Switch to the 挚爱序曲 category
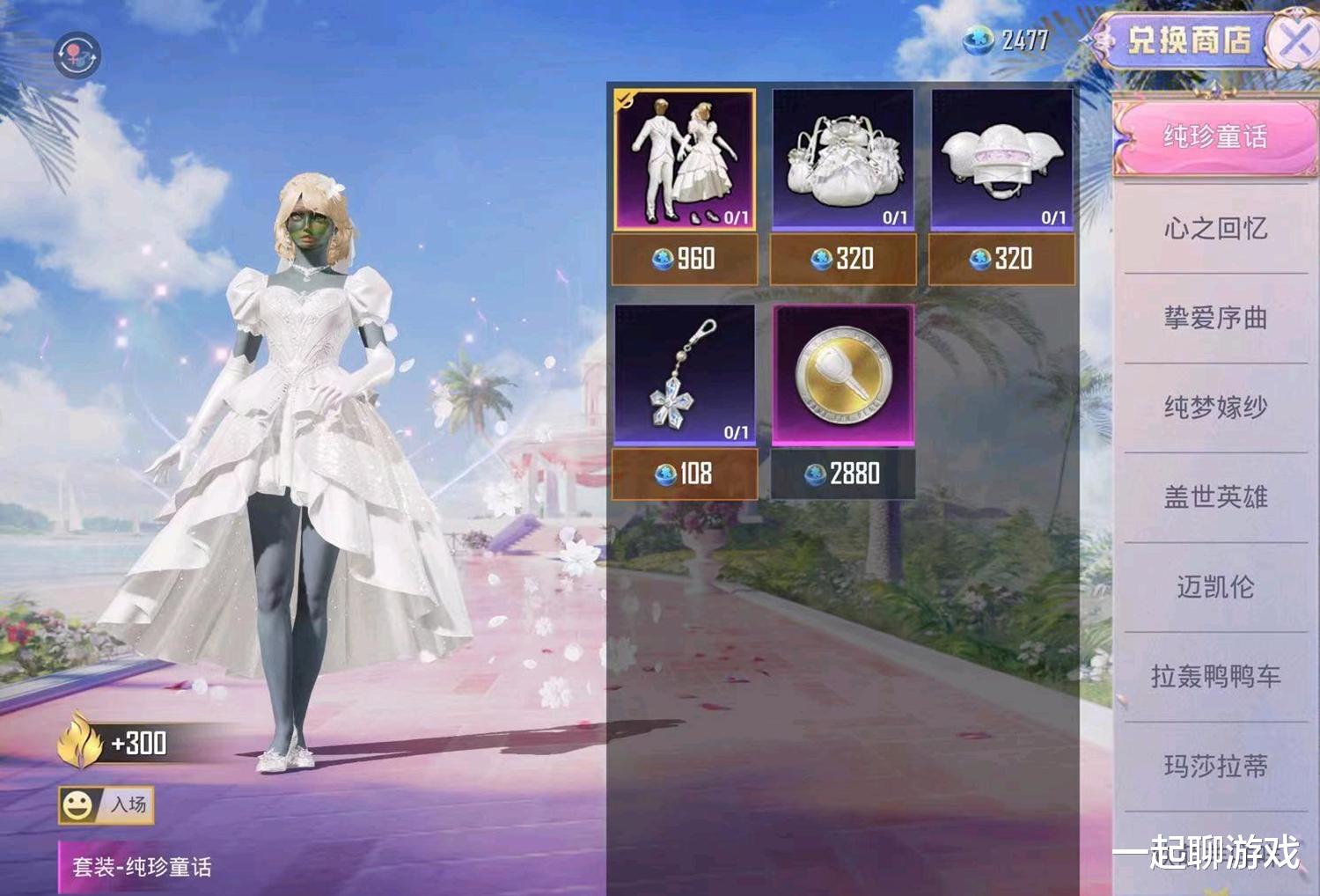Image resolution: width=1320 pixels, height=896 pixels. pyautogui.click(x=1214, y=318)
